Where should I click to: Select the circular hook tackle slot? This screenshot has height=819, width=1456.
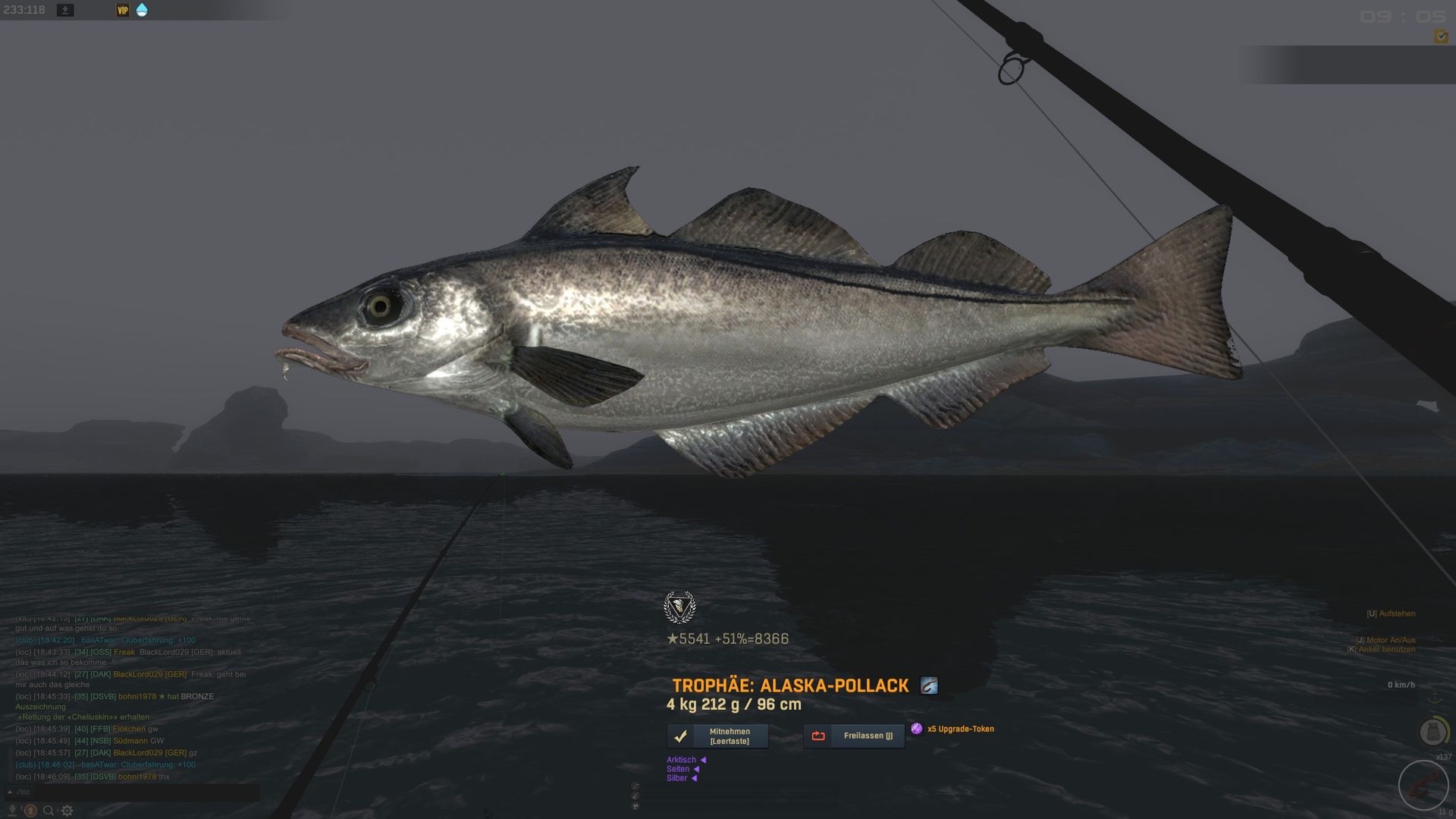point(1423,786)
